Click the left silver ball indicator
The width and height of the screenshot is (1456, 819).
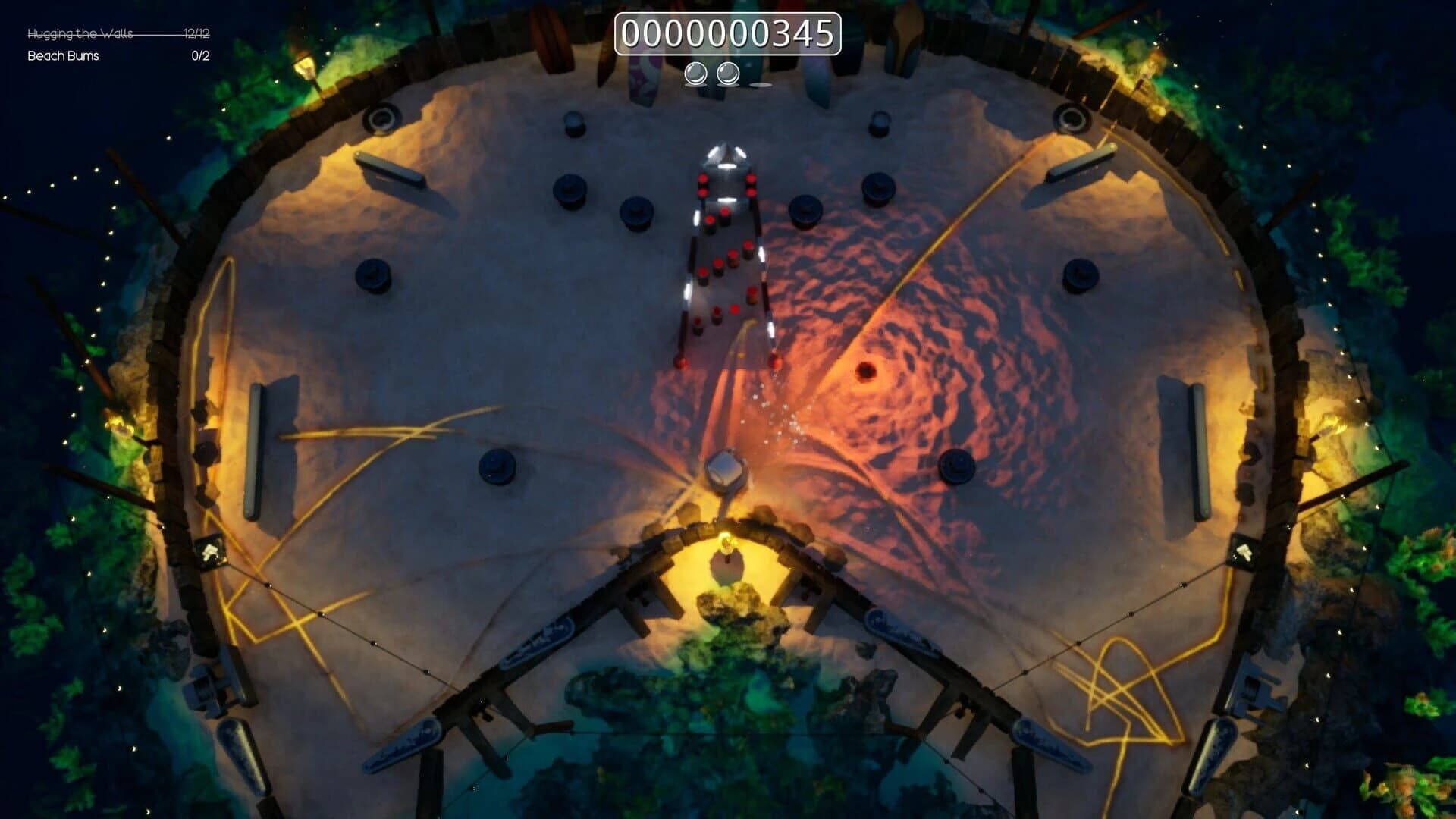[695, 74]
